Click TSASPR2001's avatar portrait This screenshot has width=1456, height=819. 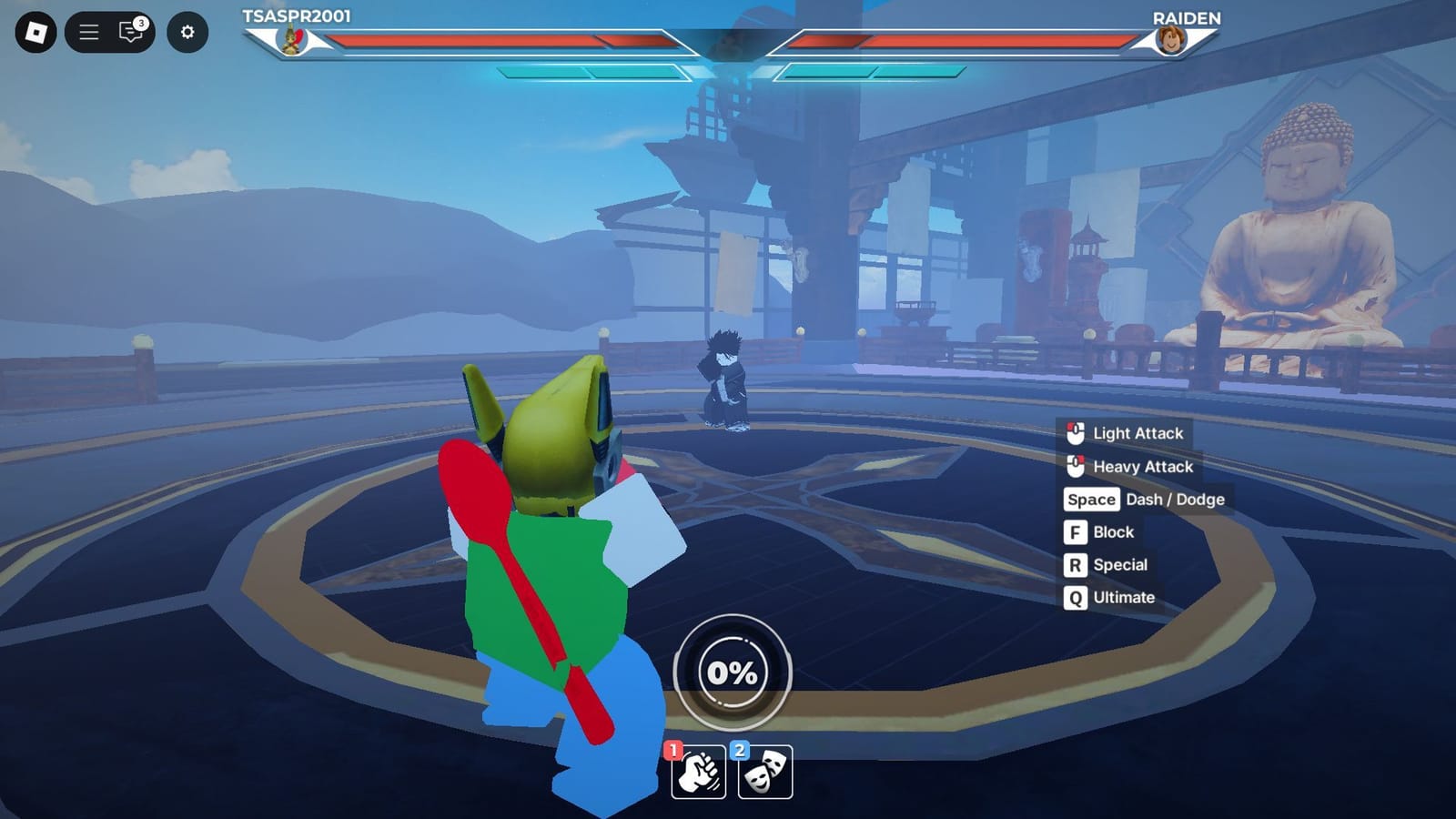(291, 40)
